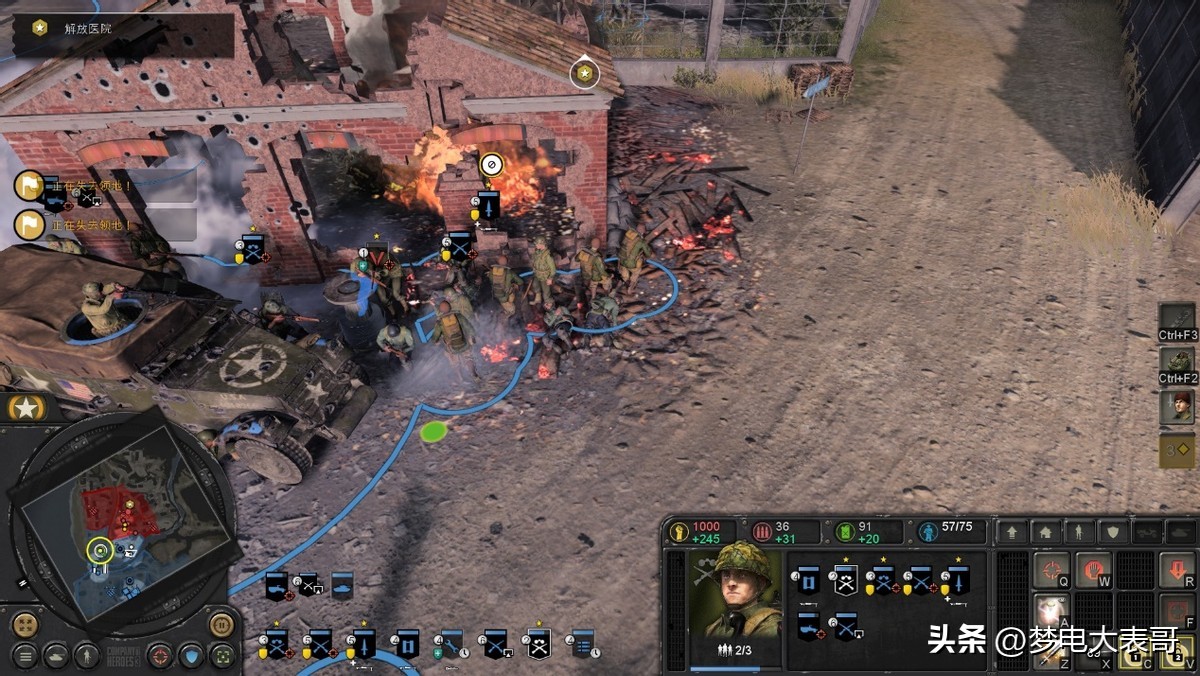Click the red crosshair button beside the minimap
Viewport: 1200px width, 676px height.
[x=160, y=656]
